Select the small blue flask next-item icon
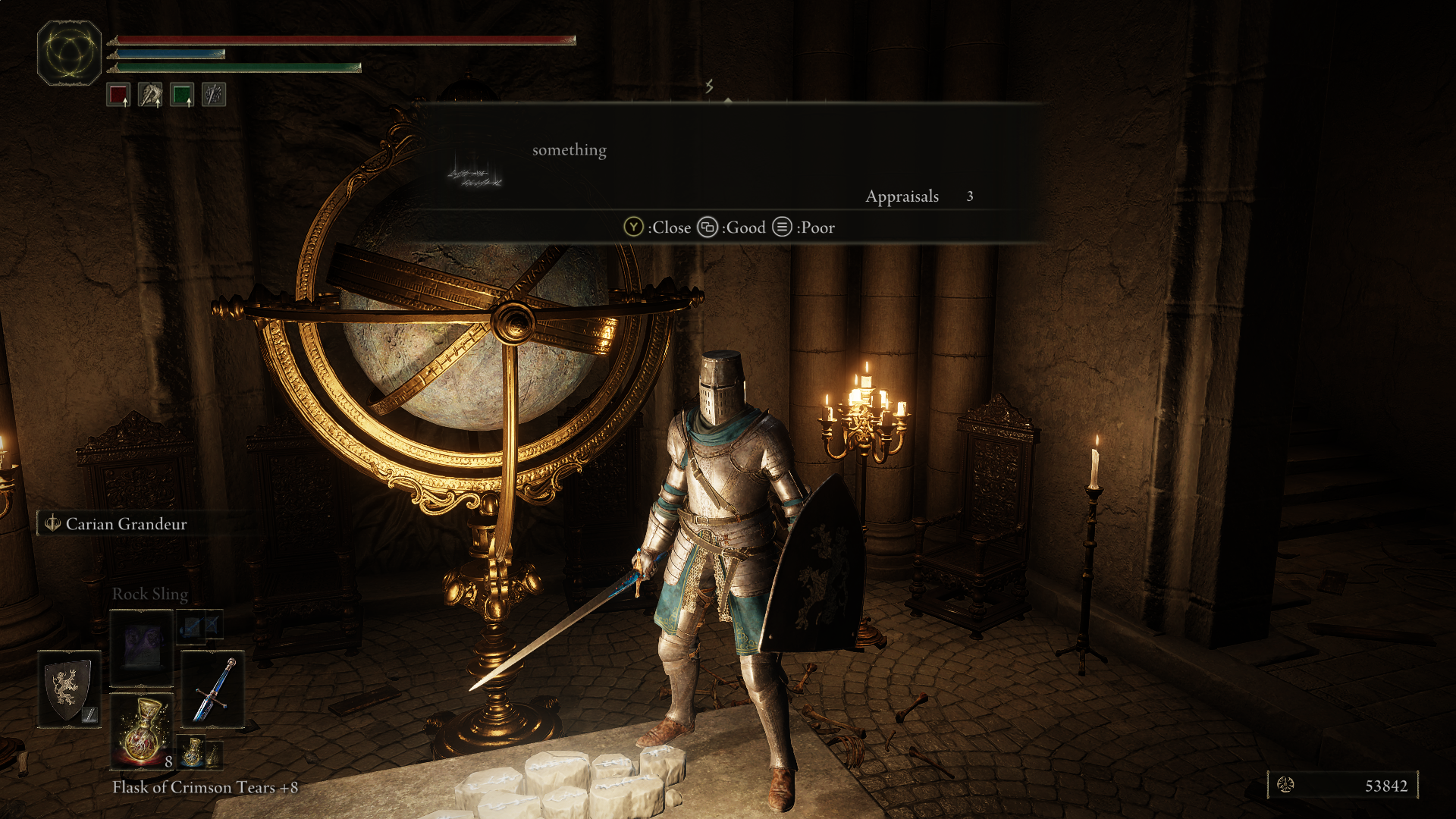 point(193,751)
